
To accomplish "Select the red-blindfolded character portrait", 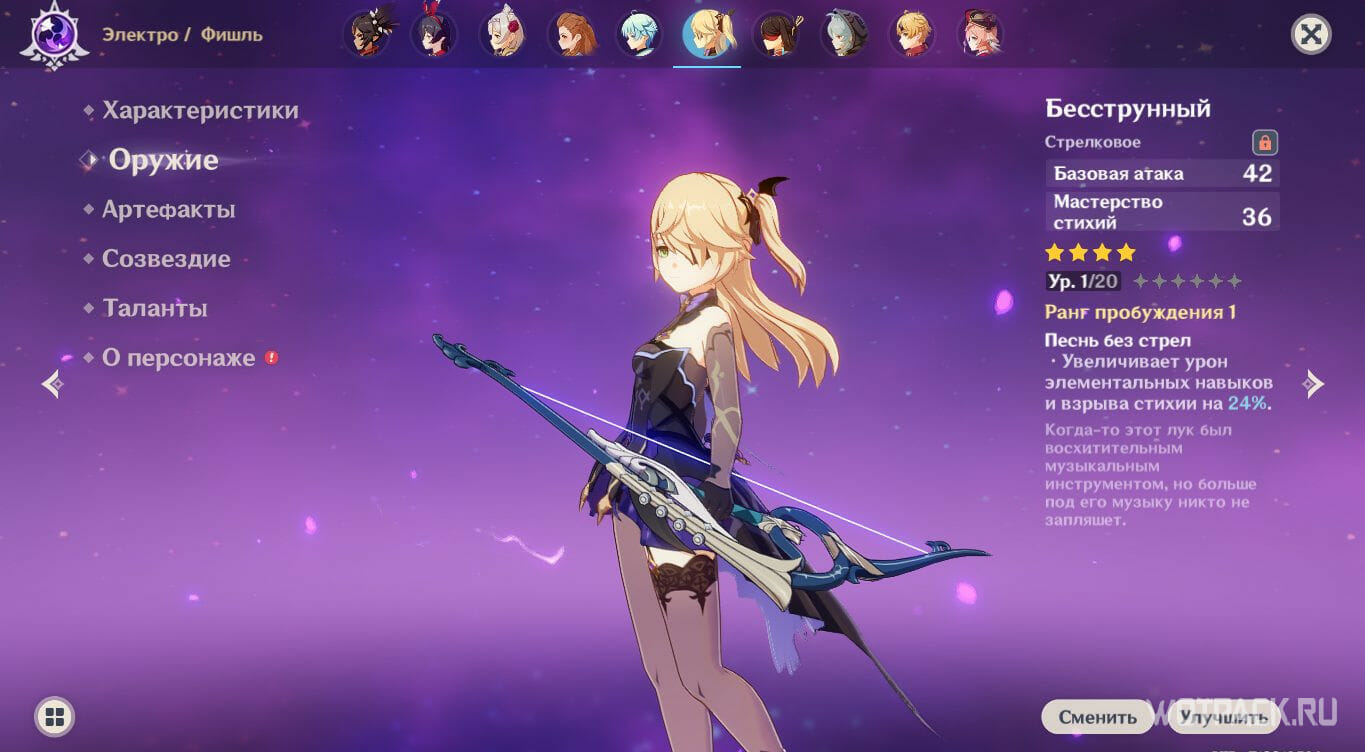I will 775,35.
